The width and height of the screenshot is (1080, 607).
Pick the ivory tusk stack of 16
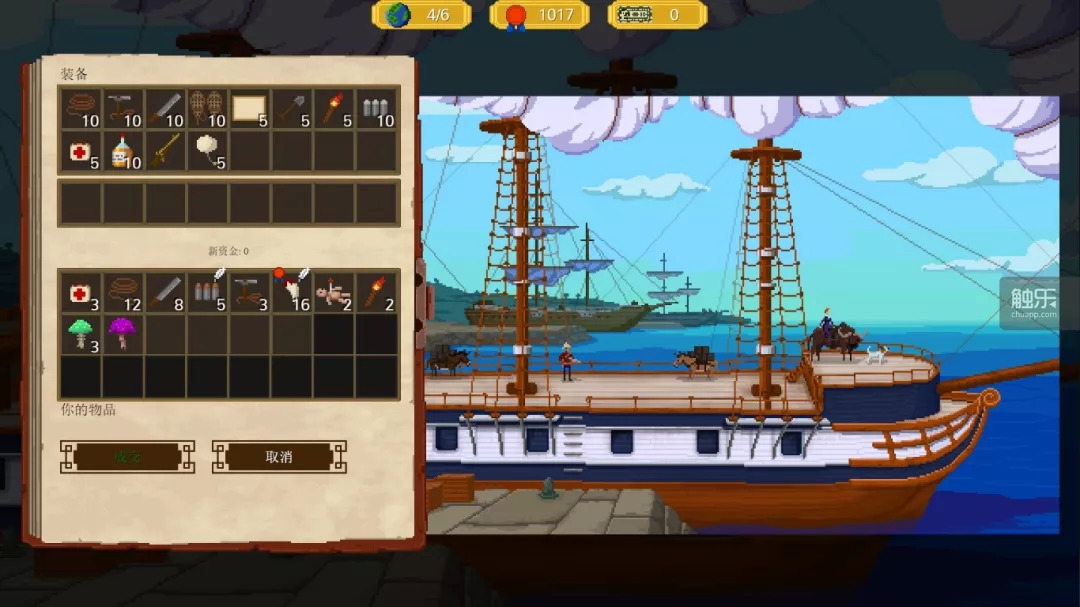tap(291, 292)
